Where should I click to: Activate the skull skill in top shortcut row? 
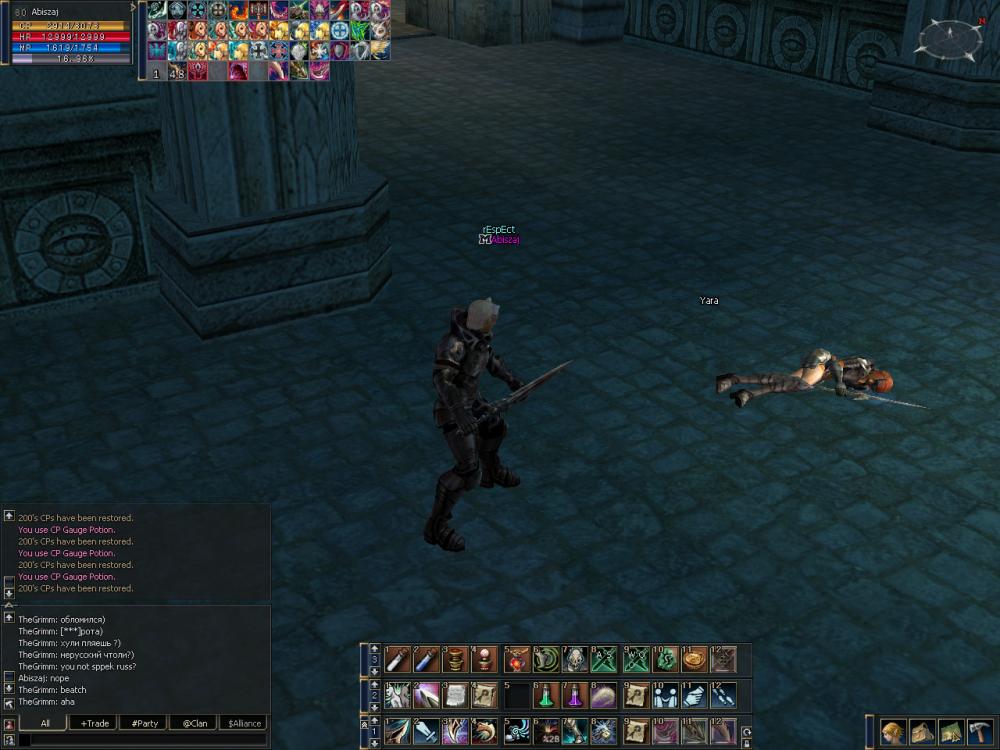(576, 660)
